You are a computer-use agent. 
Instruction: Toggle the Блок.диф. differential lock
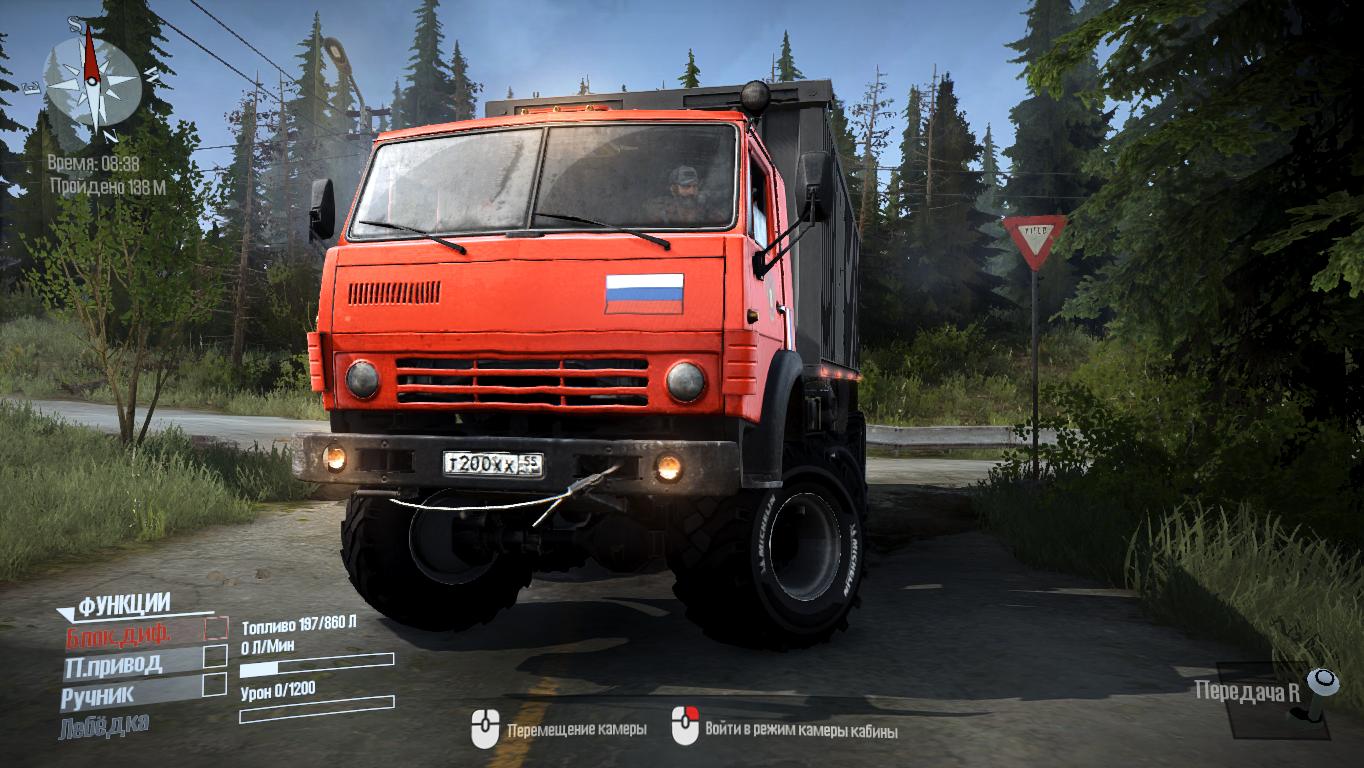[215, 629]
